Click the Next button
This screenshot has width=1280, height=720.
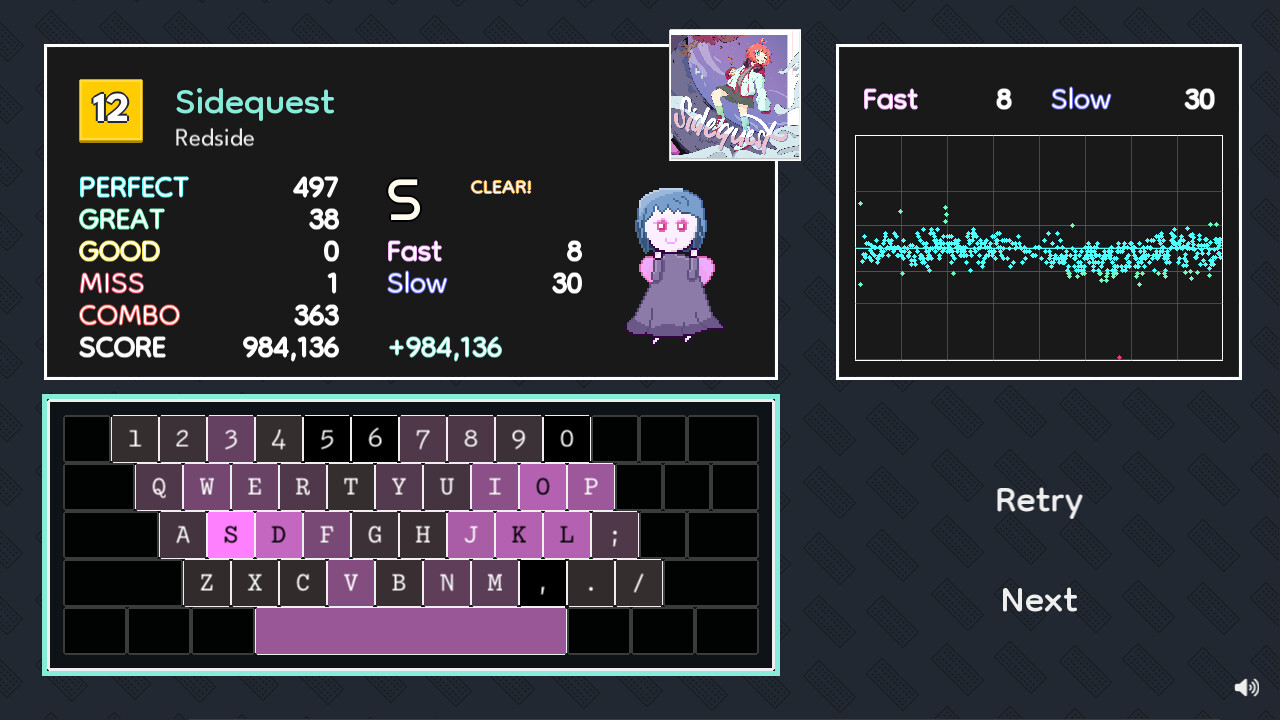[1038, 600]
